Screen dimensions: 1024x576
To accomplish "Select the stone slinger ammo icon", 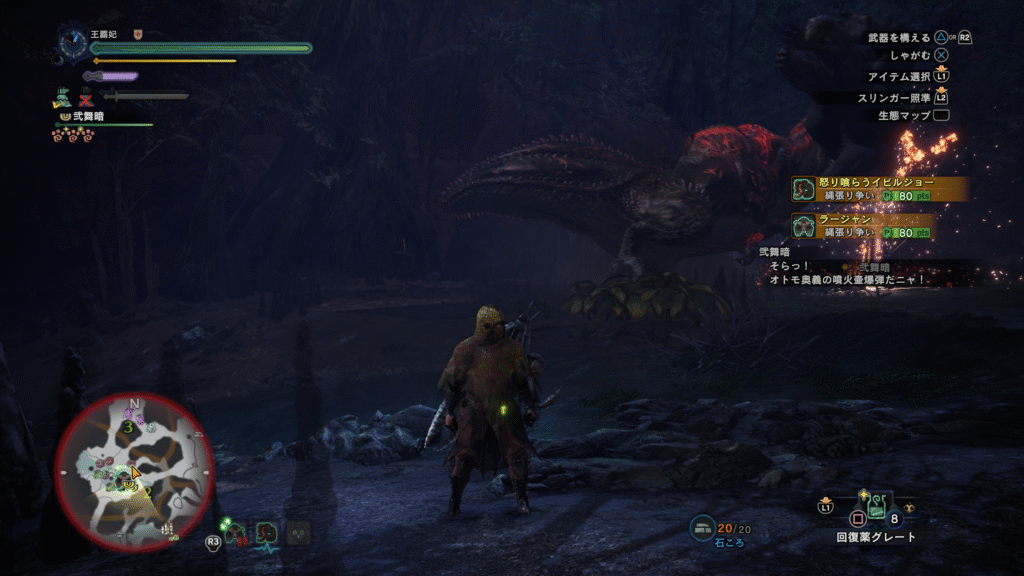I will (x=703, y=527).
